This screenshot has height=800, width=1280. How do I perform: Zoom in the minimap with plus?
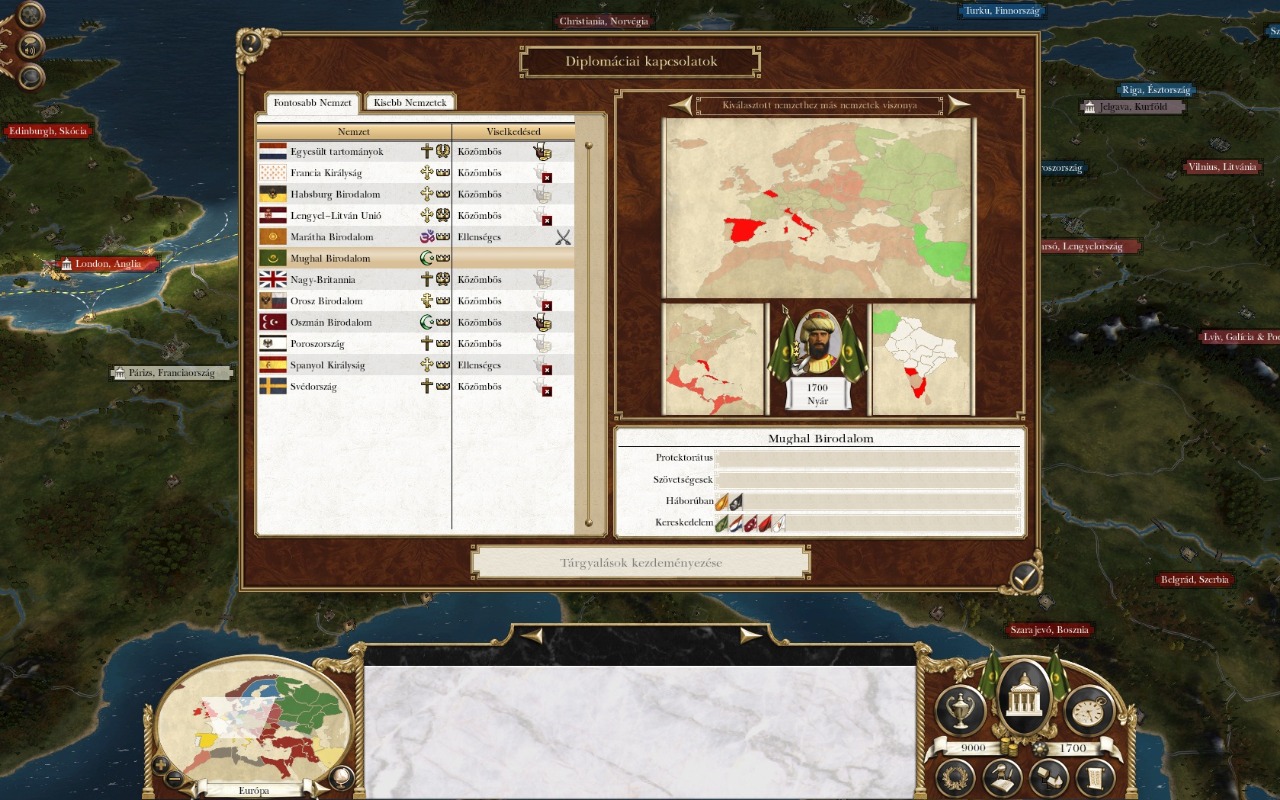(160, 766)
